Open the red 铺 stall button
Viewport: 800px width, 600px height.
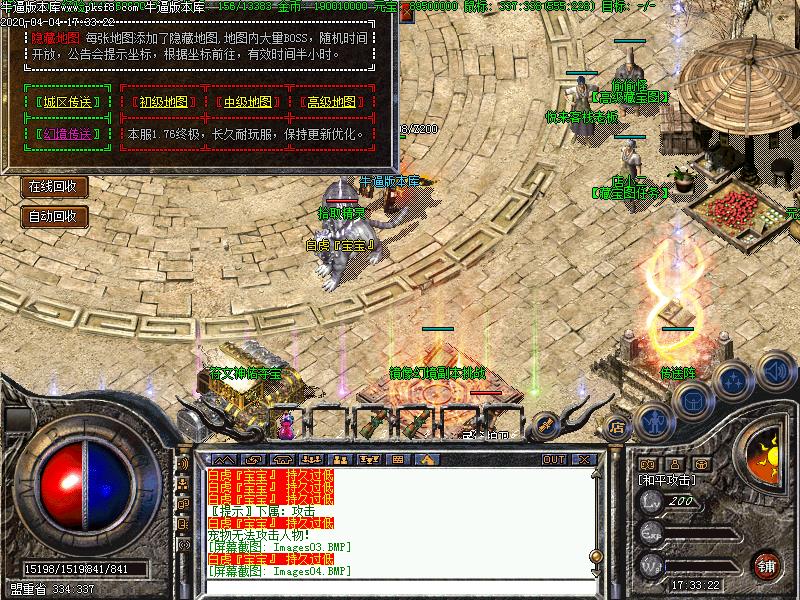coord(767,566)
